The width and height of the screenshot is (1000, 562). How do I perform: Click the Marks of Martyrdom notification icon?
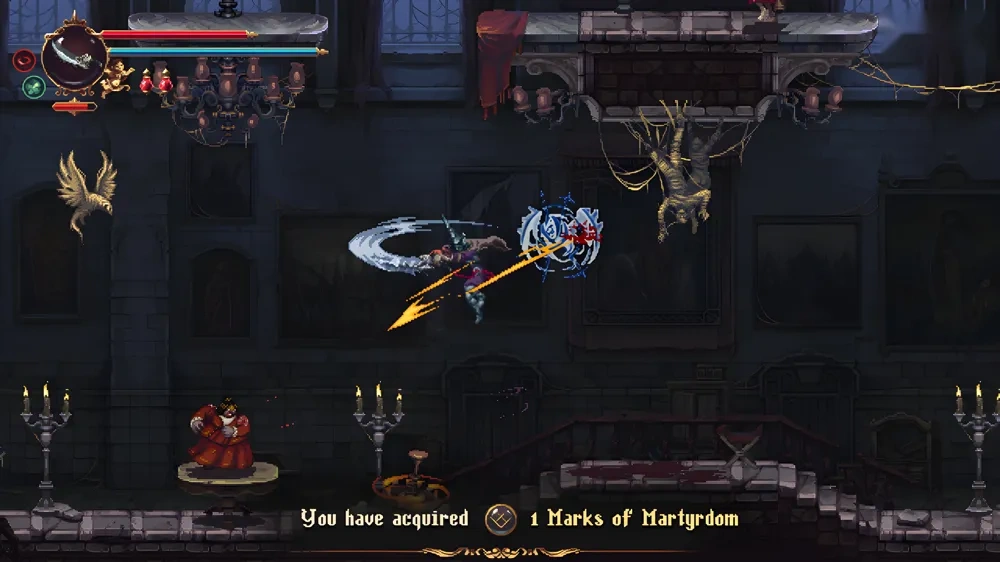[x=500, y=519]
